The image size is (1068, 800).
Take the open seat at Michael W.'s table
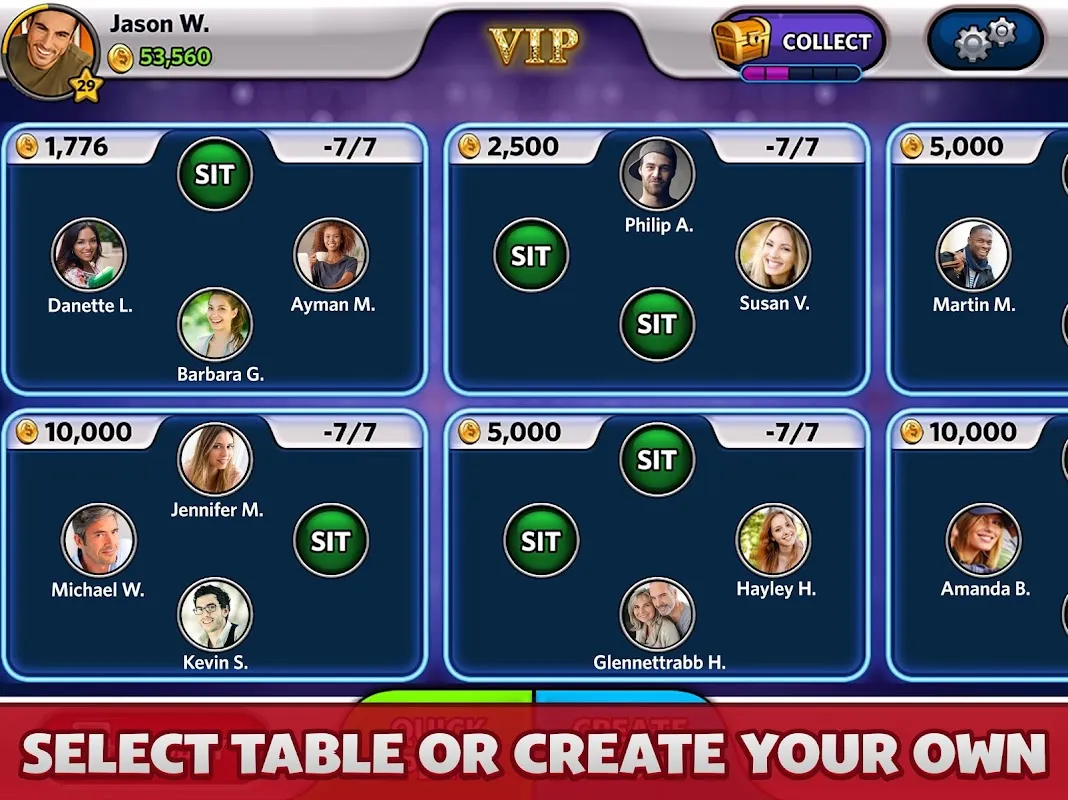330,541
